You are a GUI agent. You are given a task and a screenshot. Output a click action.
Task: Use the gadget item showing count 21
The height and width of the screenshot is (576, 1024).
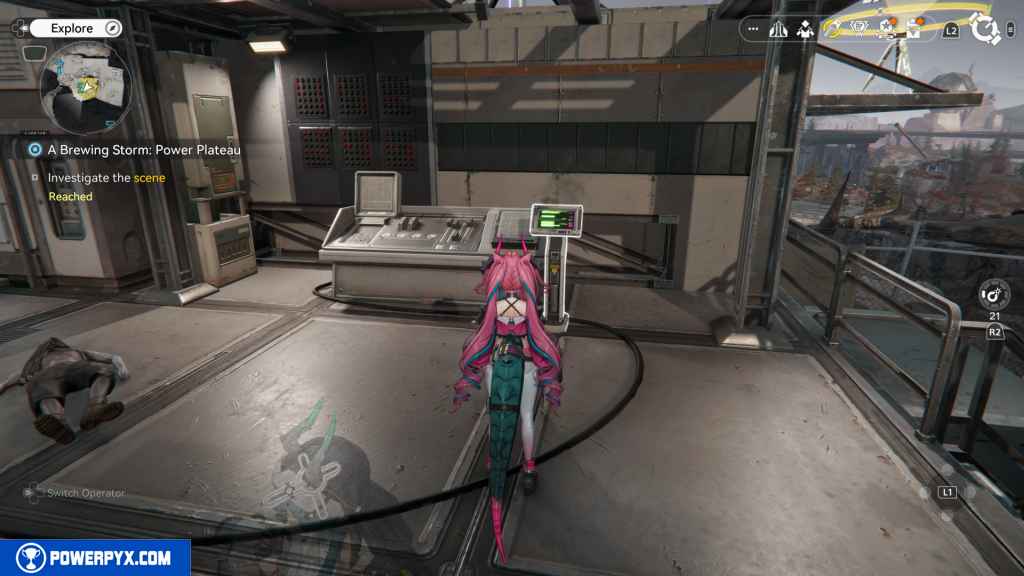click(x=995, y=297)
